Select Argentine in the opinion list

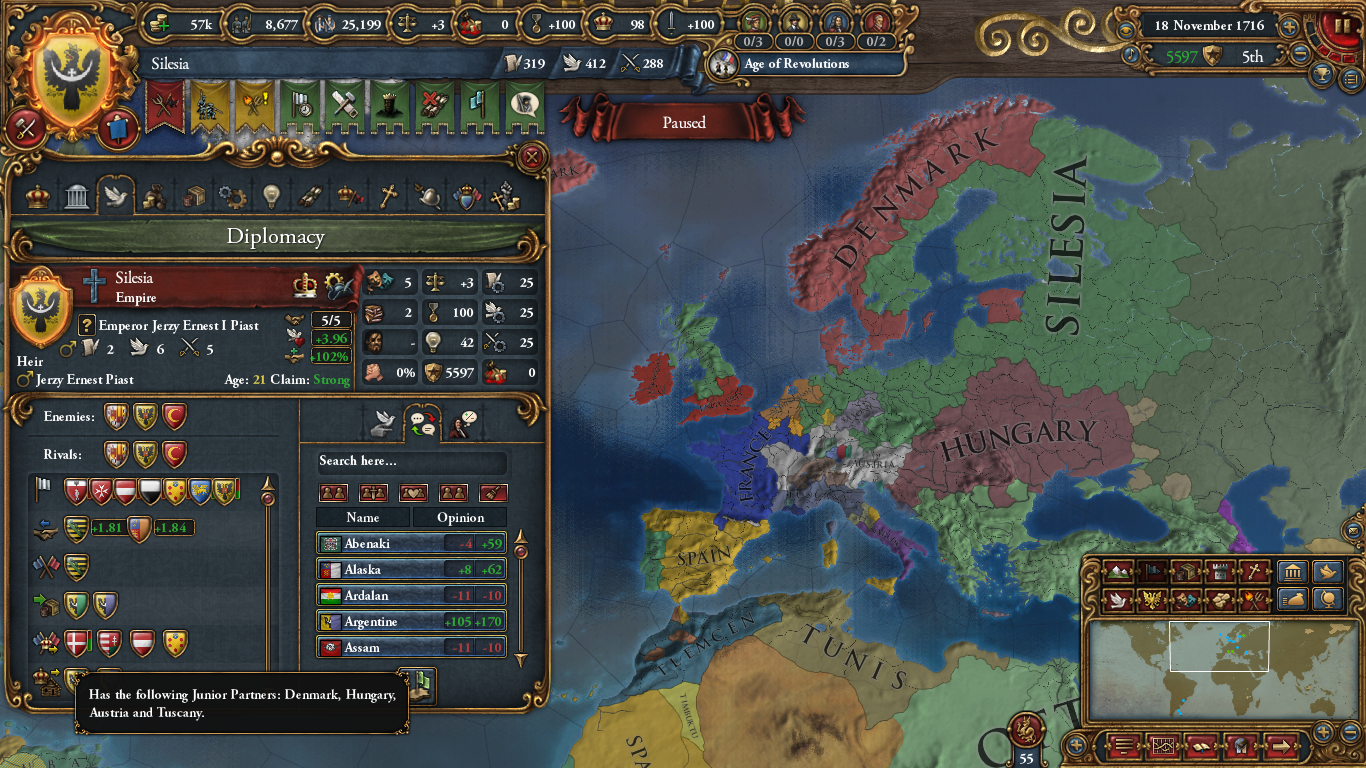tap(400, 621)
